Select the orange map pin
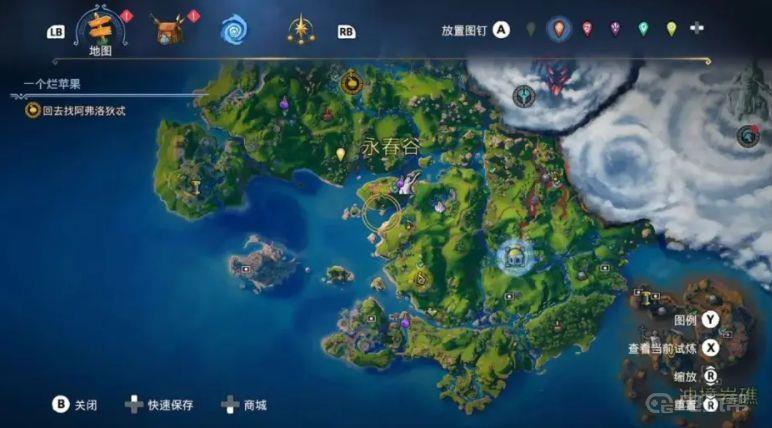 [x=559, y=29]
